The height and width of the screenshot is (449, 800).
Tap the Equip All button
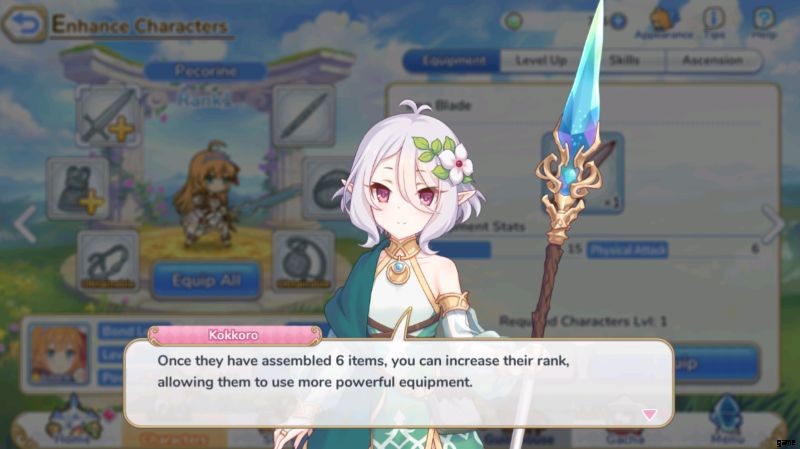[206, 279]
